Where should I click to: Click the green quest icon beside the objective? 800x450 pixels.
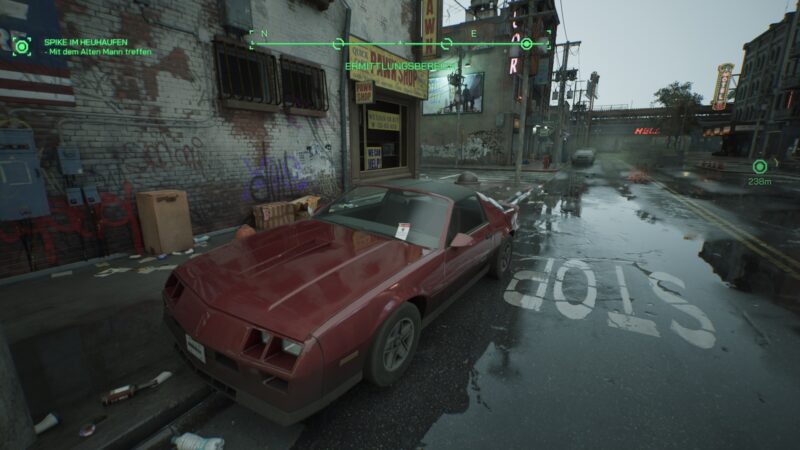pos(22,45)
